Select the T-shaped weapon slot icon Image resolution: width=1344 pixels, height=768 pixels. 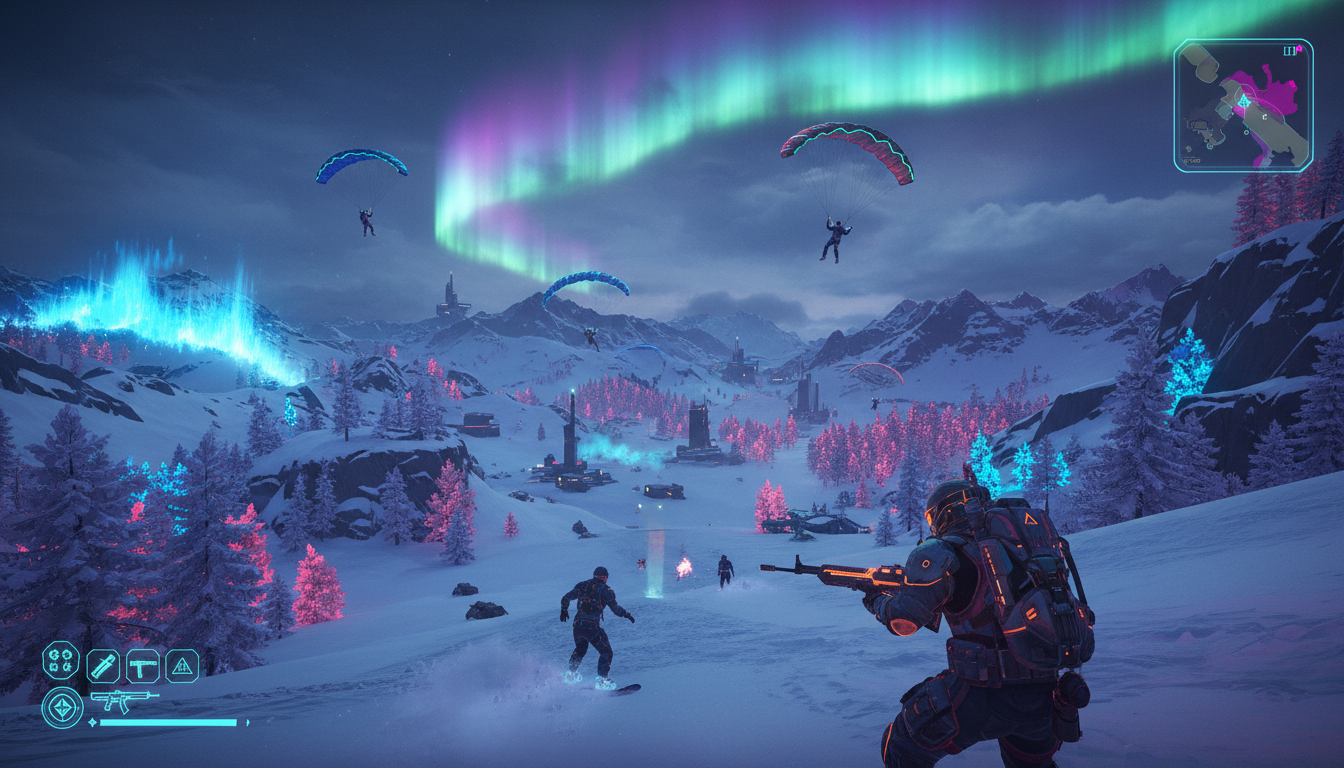pyautogui.click(x=143, y=668)
